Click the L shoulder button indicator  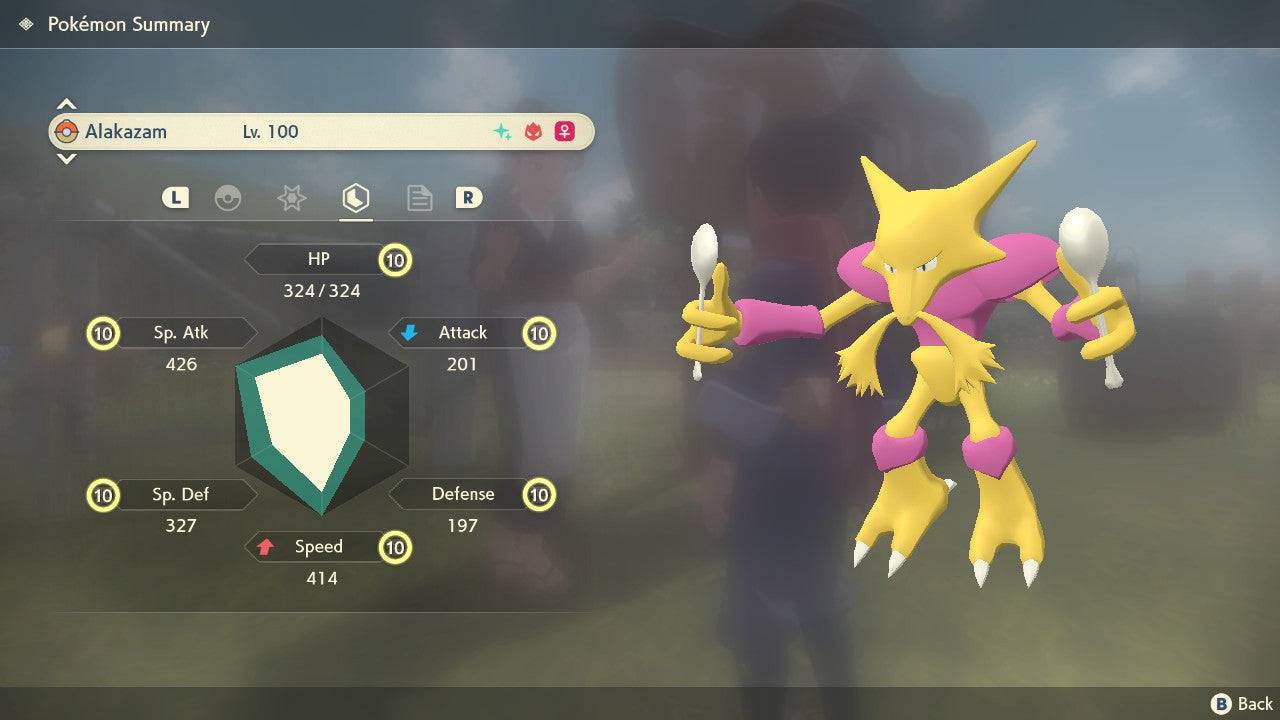pos(175,198)
